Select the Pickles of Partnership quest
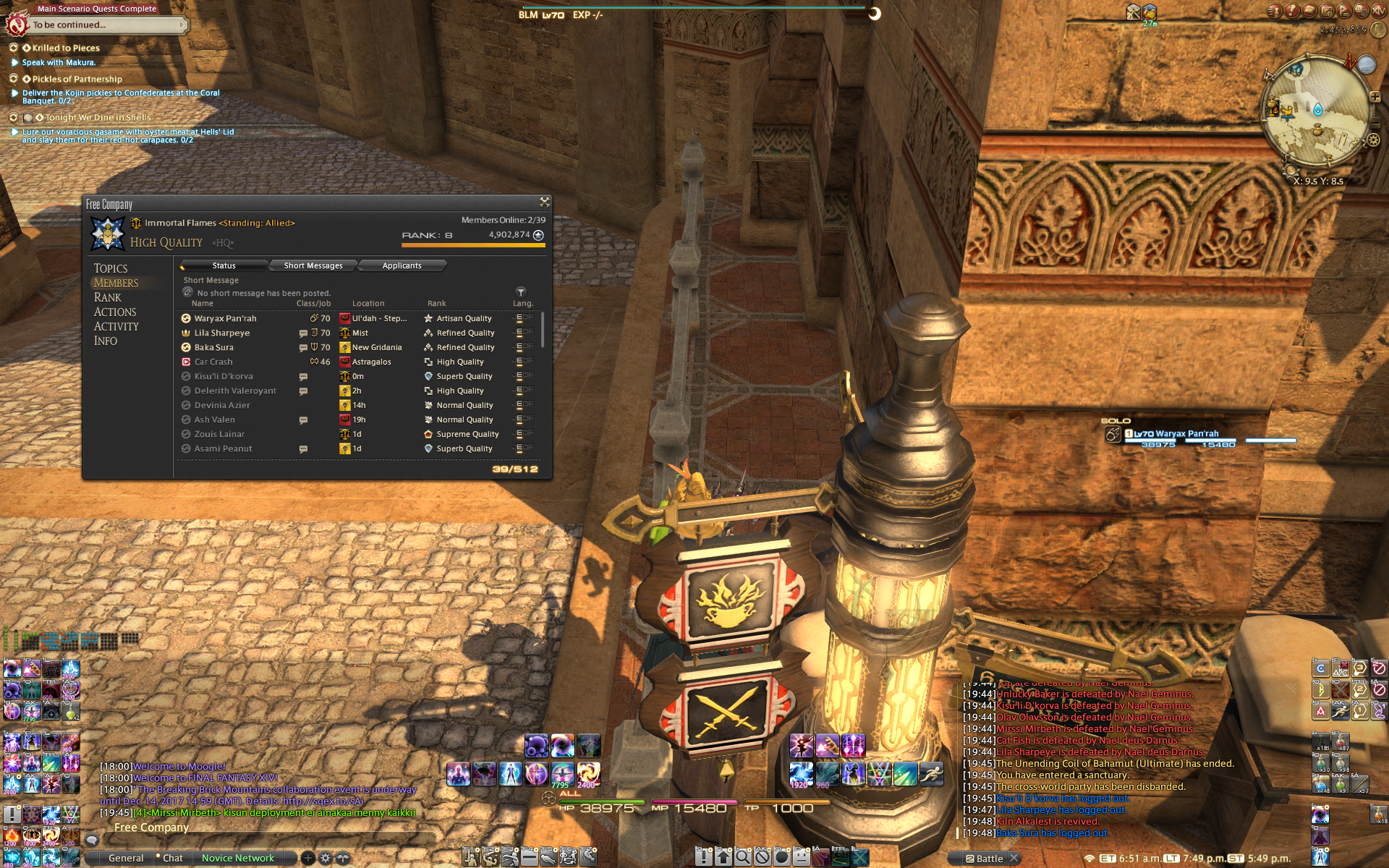The height and width of the screenshot is (868, 1389). [77, 79]
